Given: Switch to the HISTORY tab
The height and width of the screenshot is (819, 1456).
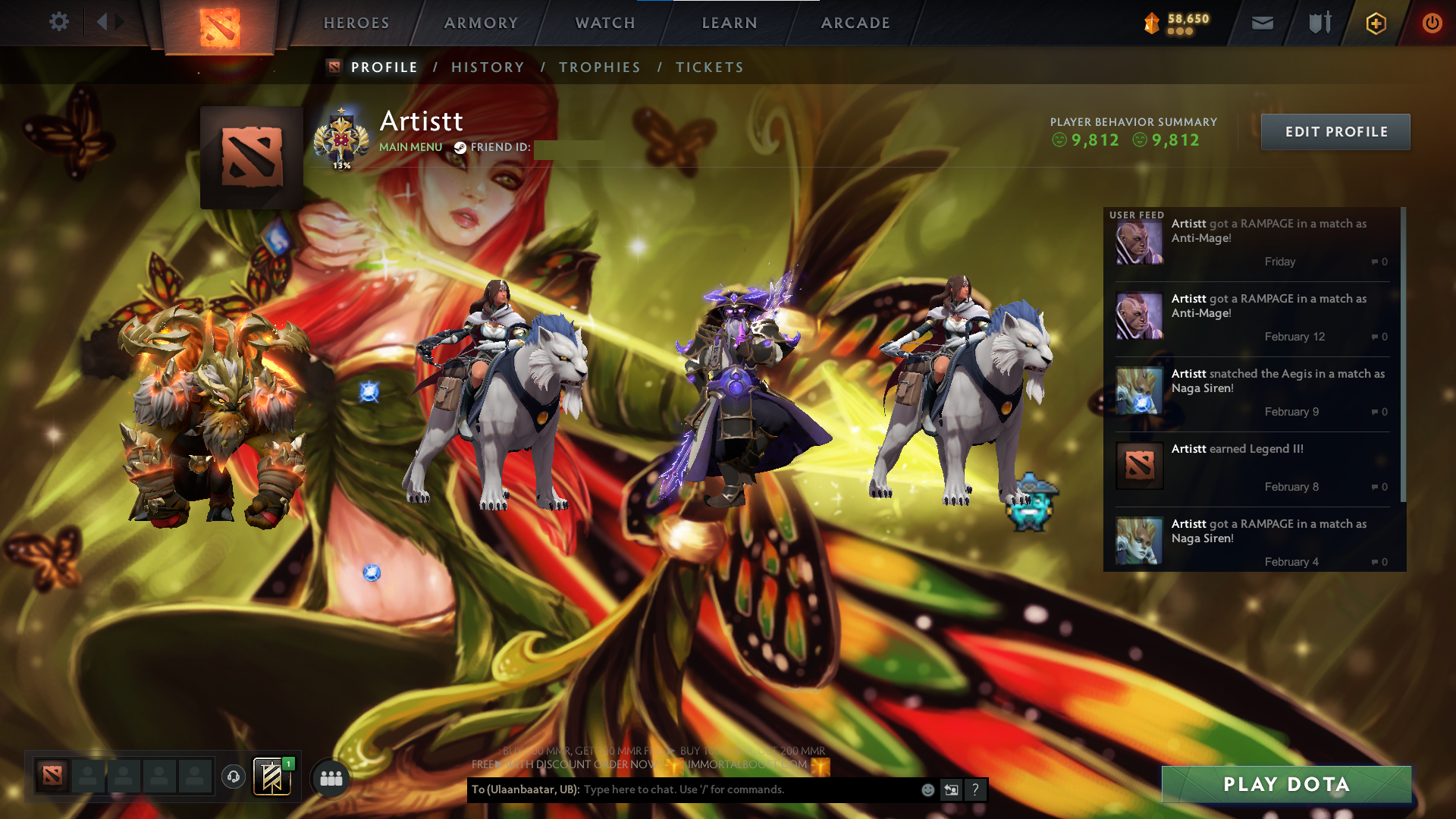Looking at the screenshot, I should (x=488, y=67).
